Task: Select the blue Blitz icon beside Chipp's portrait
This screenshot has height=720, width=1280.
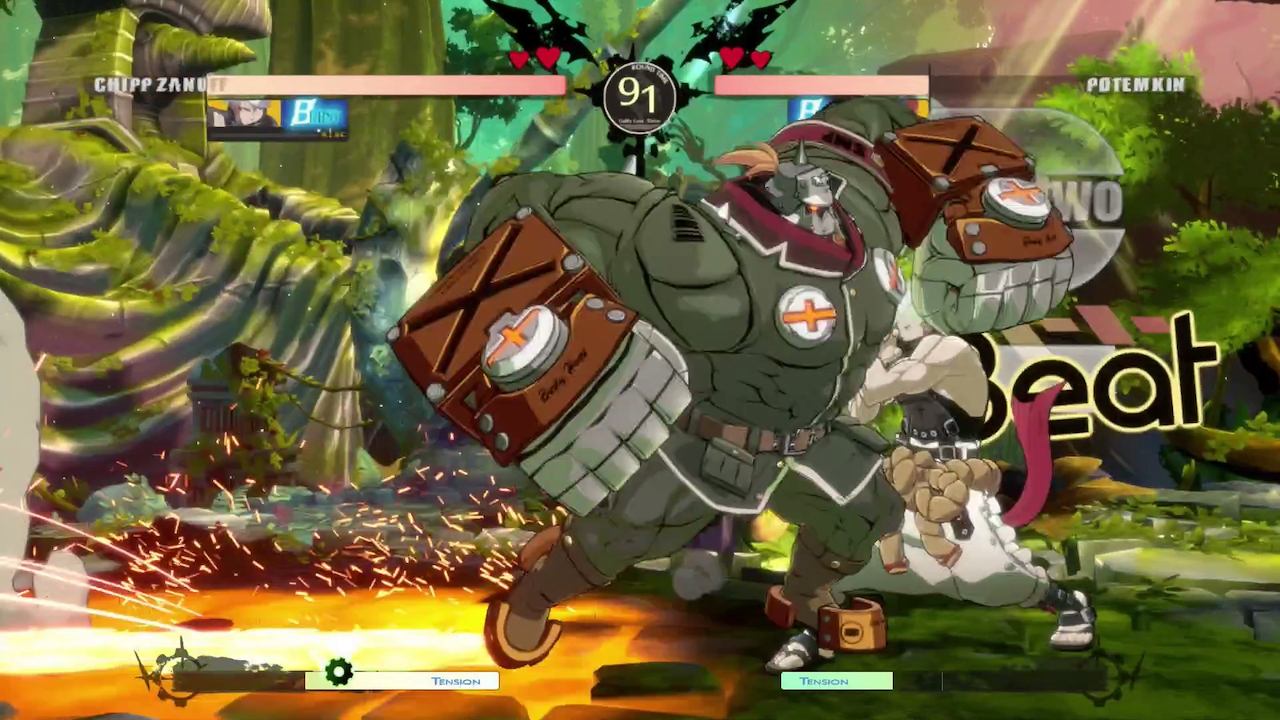Action: (x=315, y=116)
